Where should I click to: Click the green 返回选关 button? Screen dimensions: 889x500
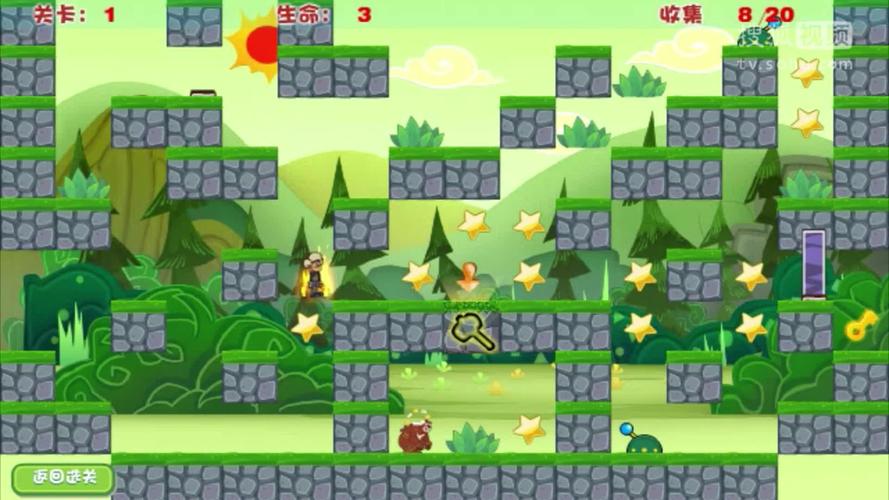pos(62,477)
